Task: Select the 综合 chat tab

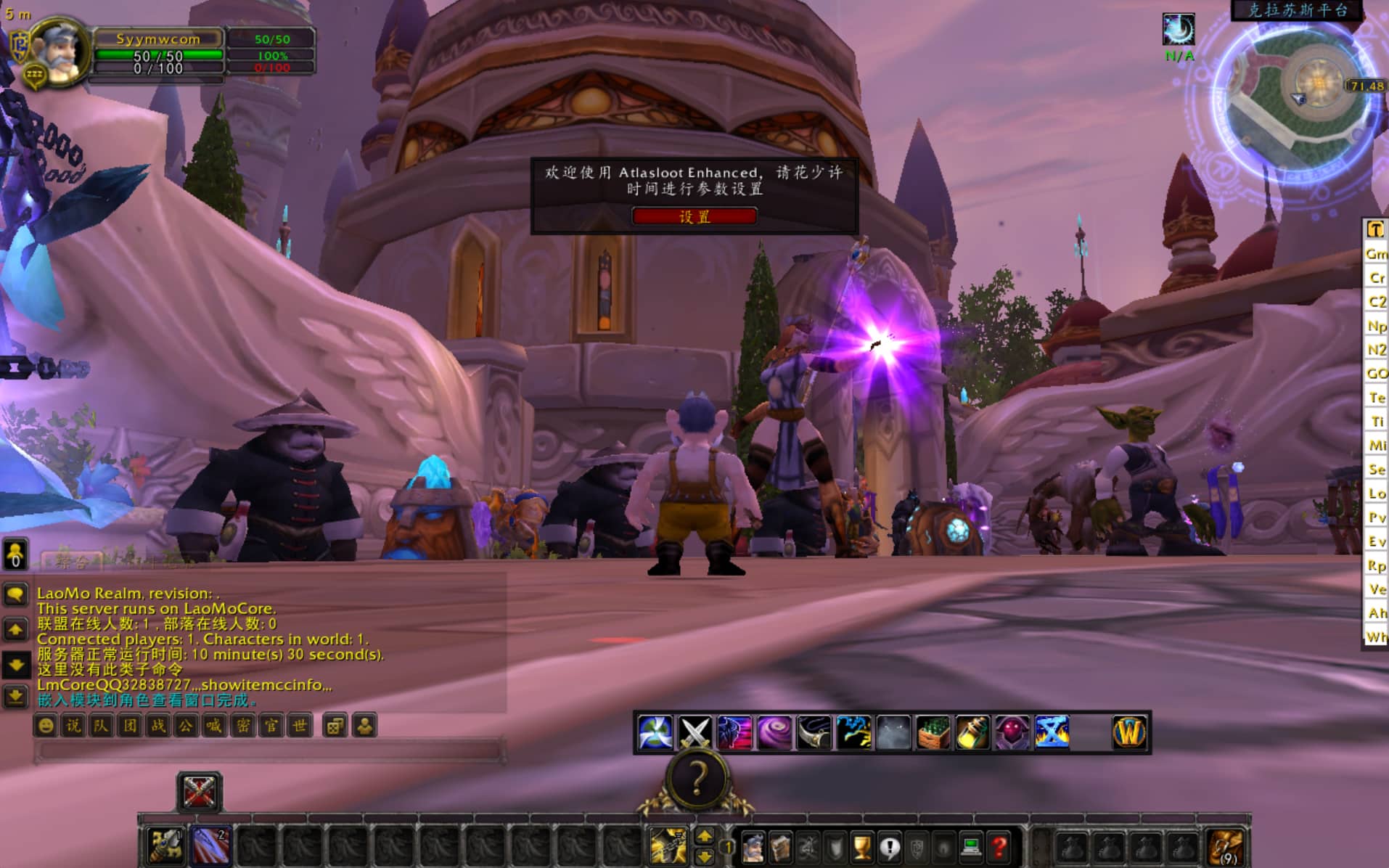Action: click(x=71, y=561)
